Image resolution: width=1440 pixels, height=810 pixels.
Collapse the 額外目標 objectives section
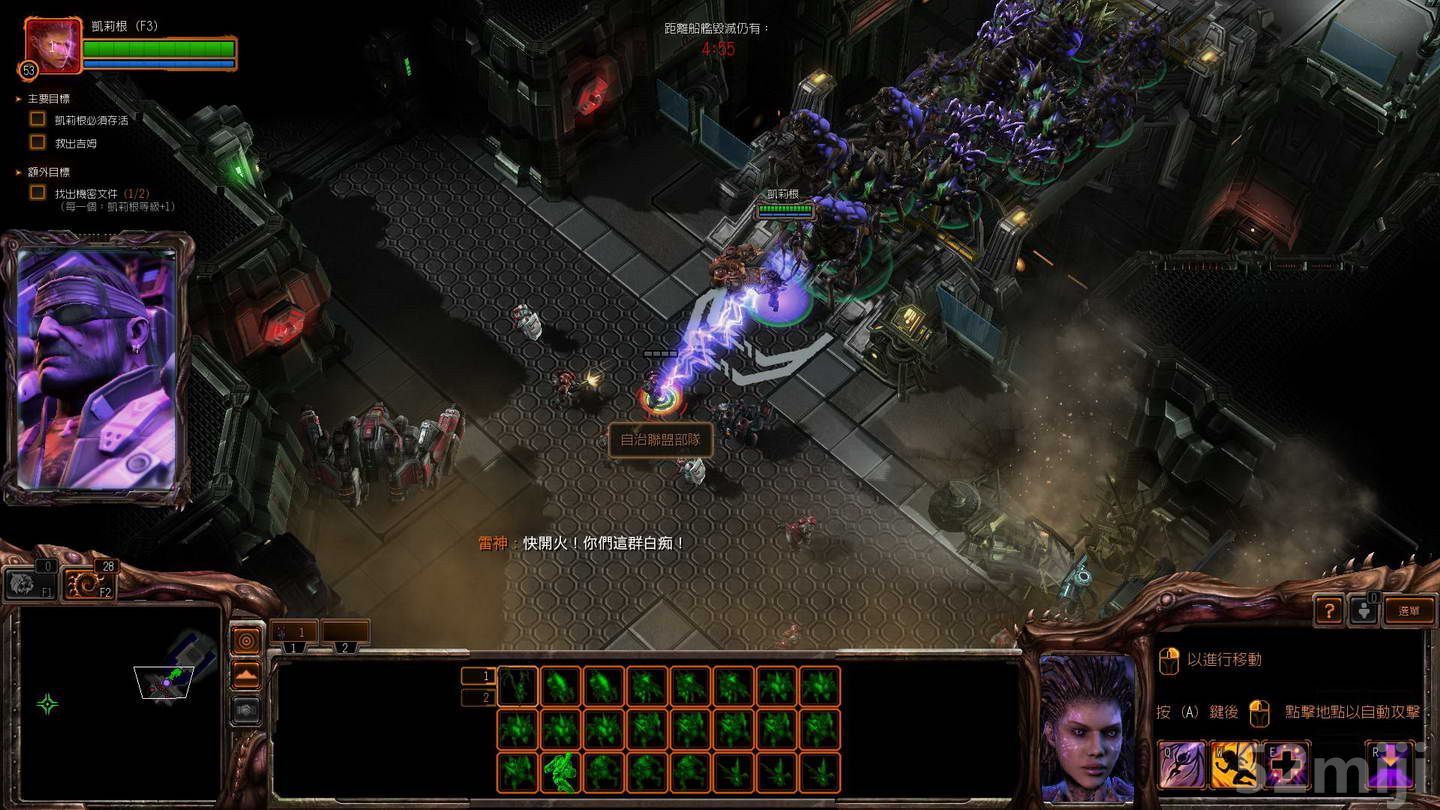pos(18,172)
